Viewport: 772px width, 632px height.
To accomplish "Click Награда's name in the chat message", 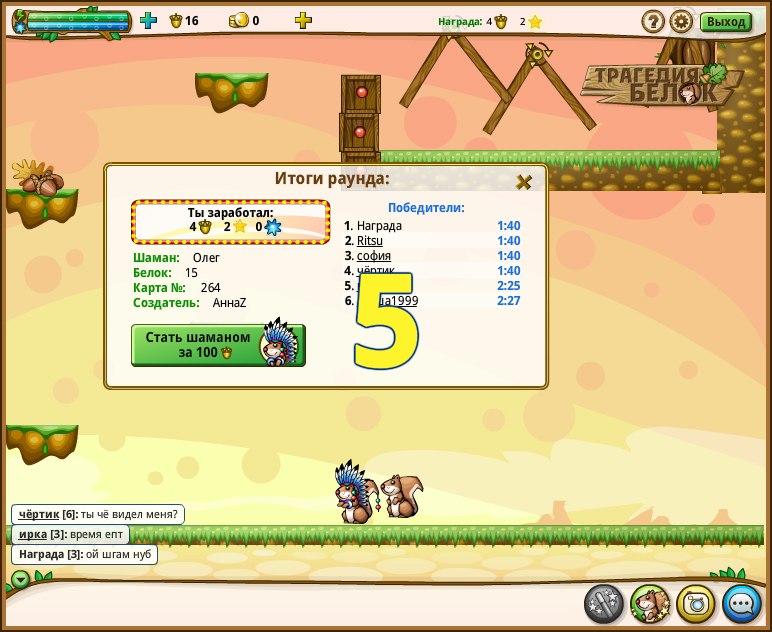I will (41, 554).
